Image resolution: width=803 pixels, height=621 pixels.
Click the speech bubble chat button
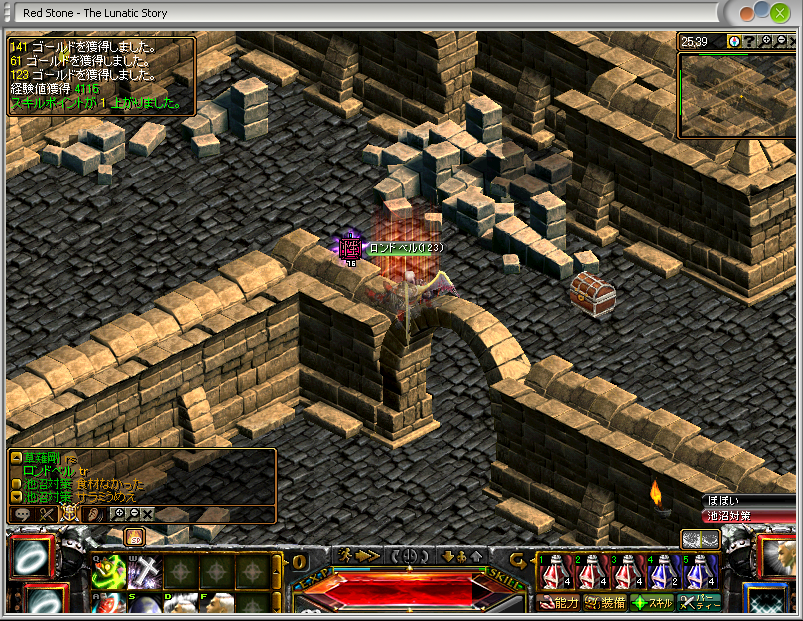(22, 513)
